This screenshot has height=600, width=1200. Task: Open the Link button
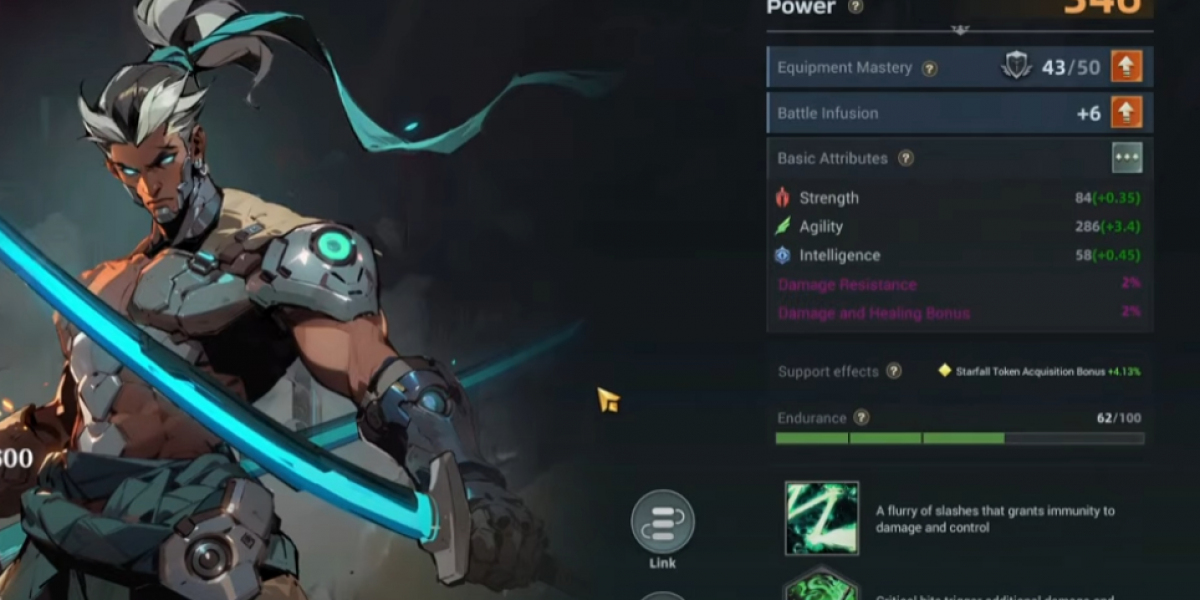click(662, 522)
